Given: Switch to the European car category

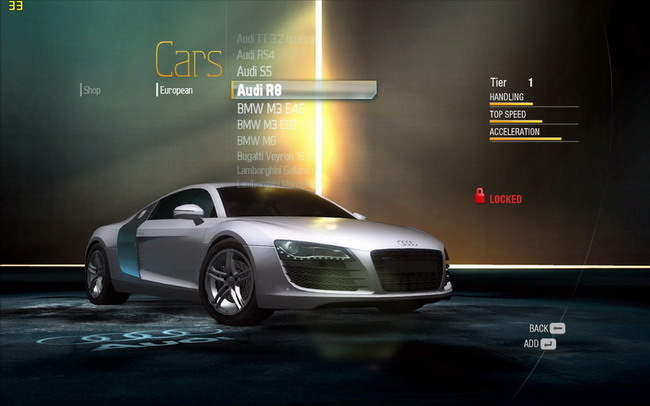Looking at the screenshot, I should point(176,90).
